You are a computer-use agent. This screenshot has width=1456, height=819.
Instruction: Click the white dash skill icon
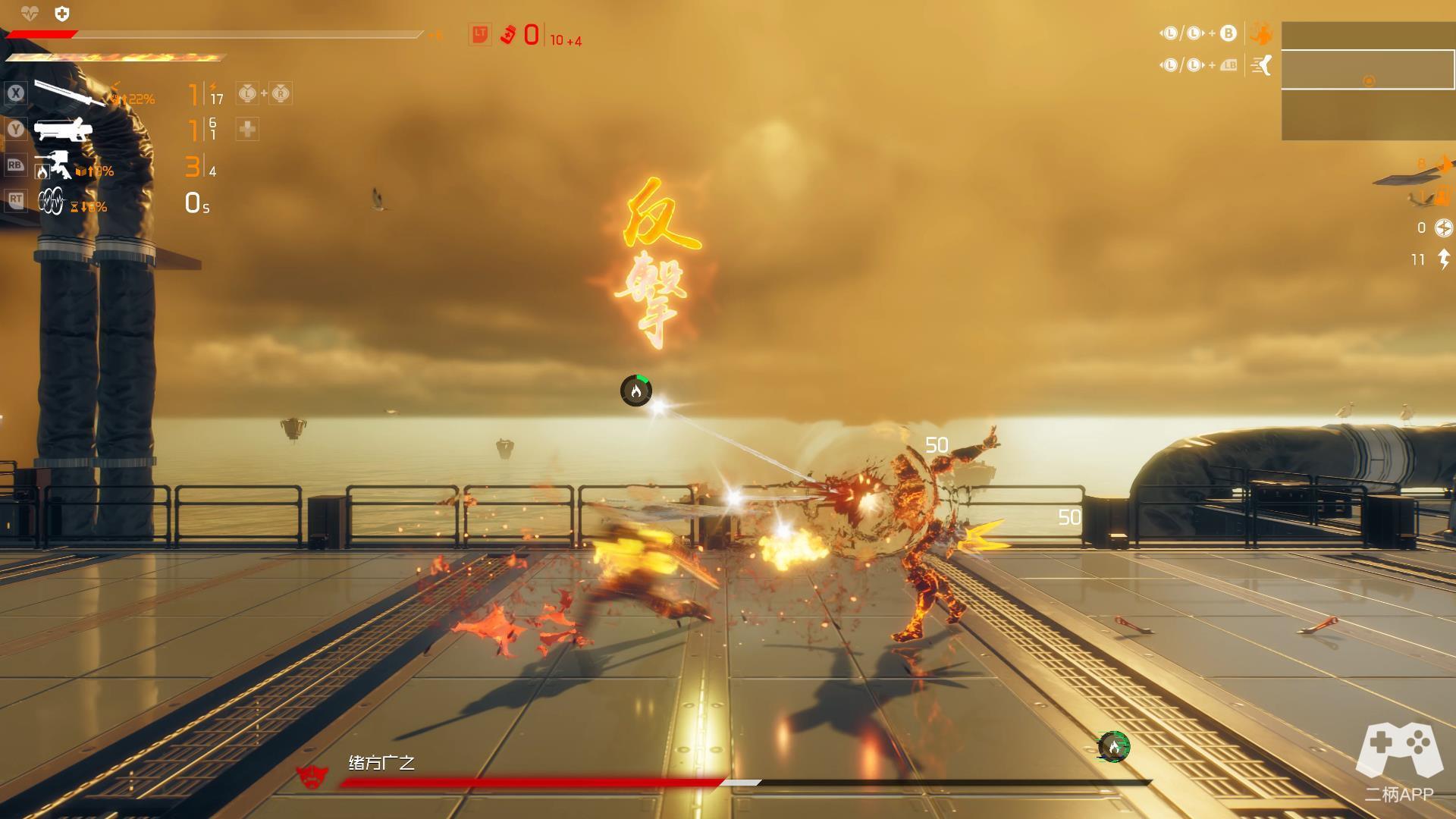tap(1261, 65)
